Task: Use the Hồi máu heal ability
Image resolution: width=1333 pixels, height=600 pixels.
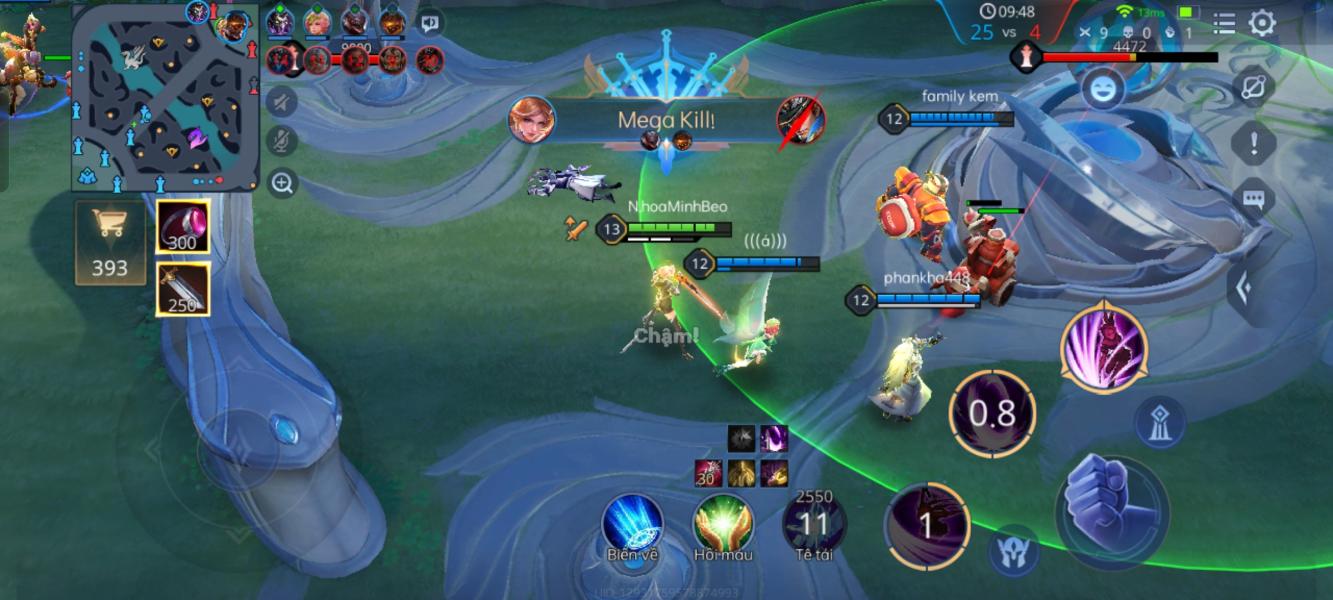Action: coord(723,525)
